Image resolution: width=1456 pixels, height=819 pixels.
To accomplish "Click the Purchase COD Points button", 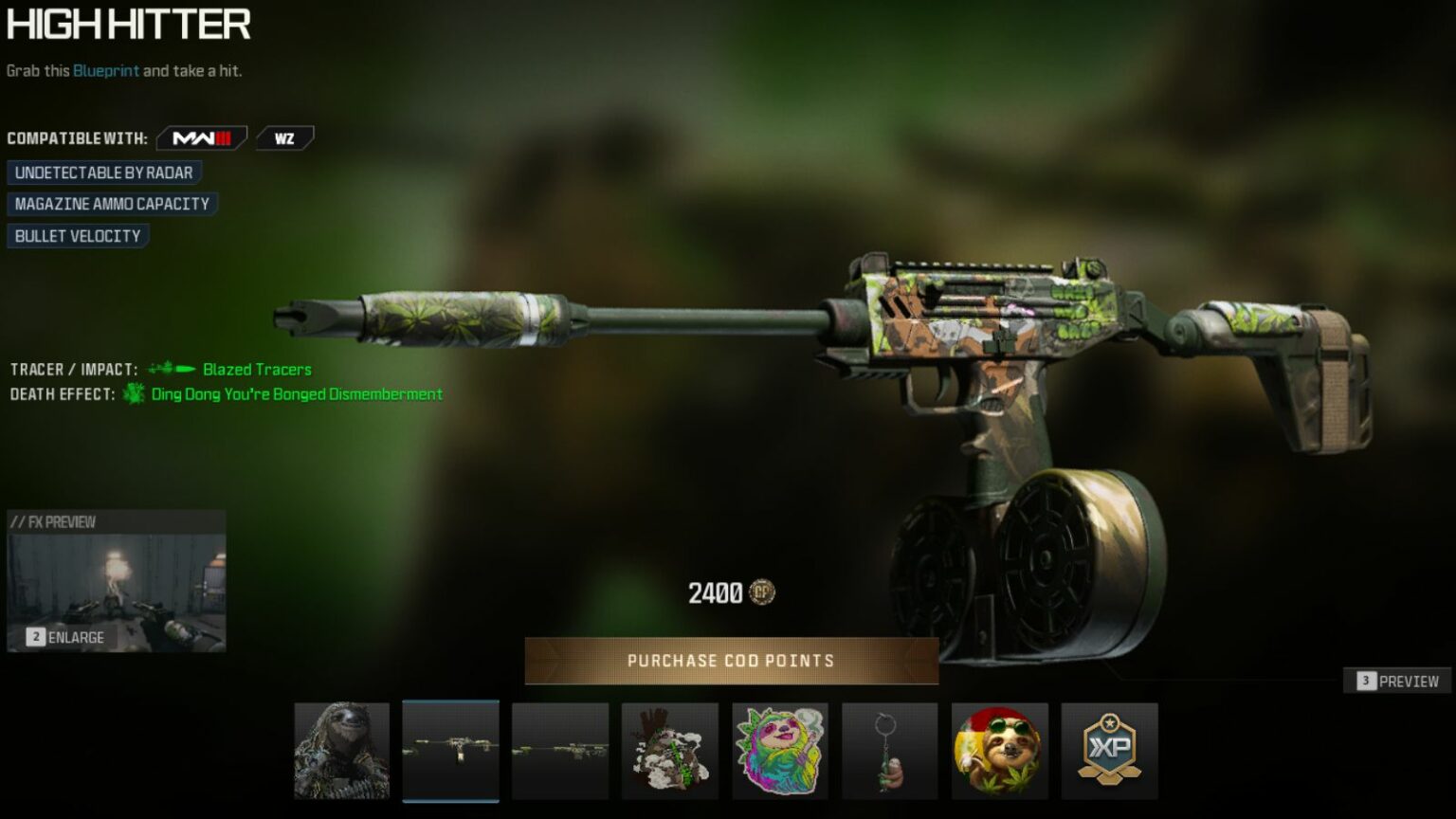I will click(x=730, y=661).
